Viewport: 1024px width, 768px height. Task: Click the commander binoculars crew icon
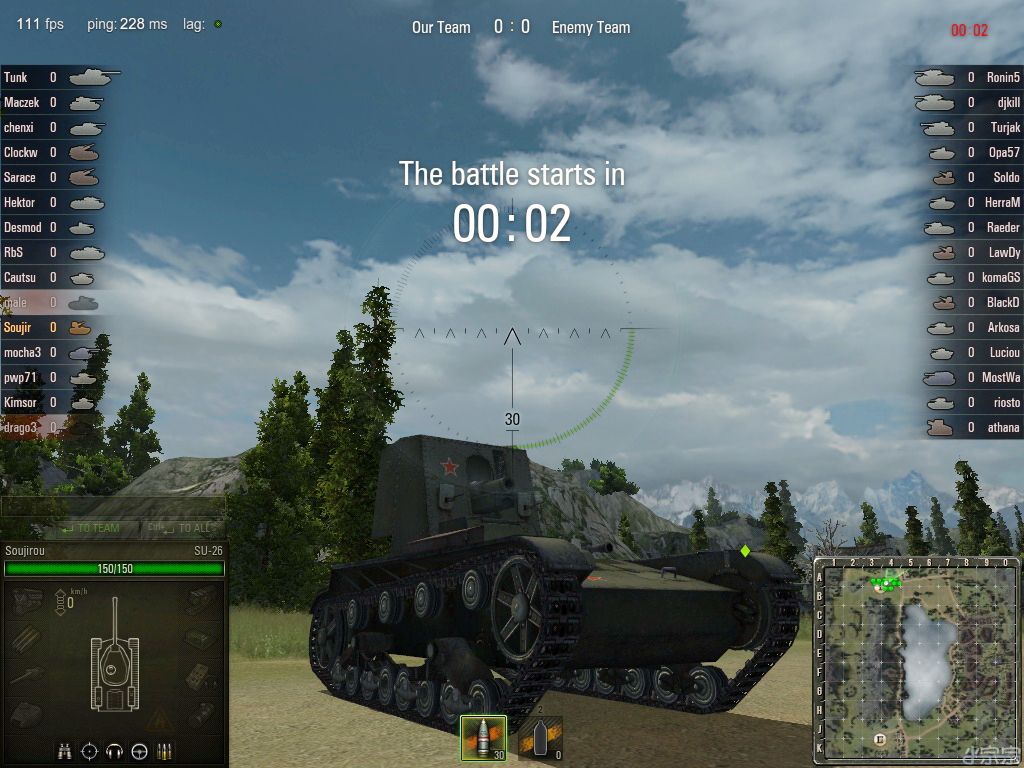(x=65, y=751)
